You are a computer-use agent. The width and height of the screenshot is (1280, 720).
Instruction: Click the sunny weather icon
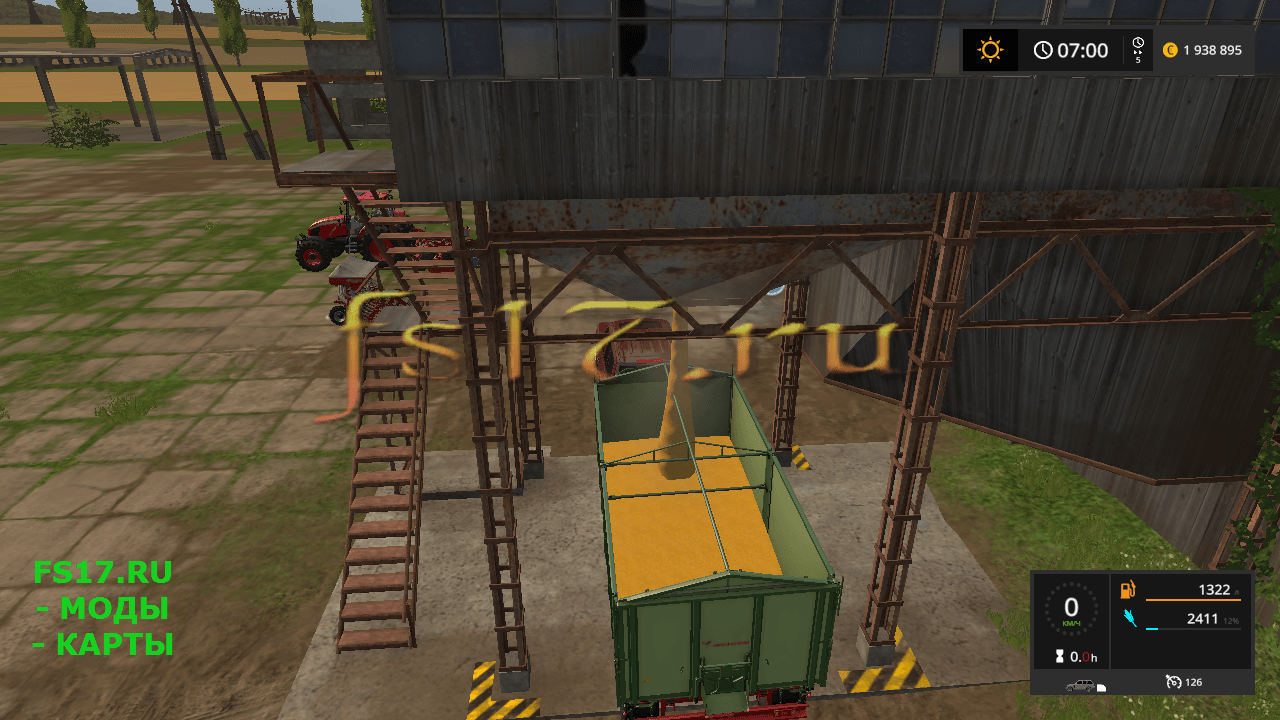[990, 50]
